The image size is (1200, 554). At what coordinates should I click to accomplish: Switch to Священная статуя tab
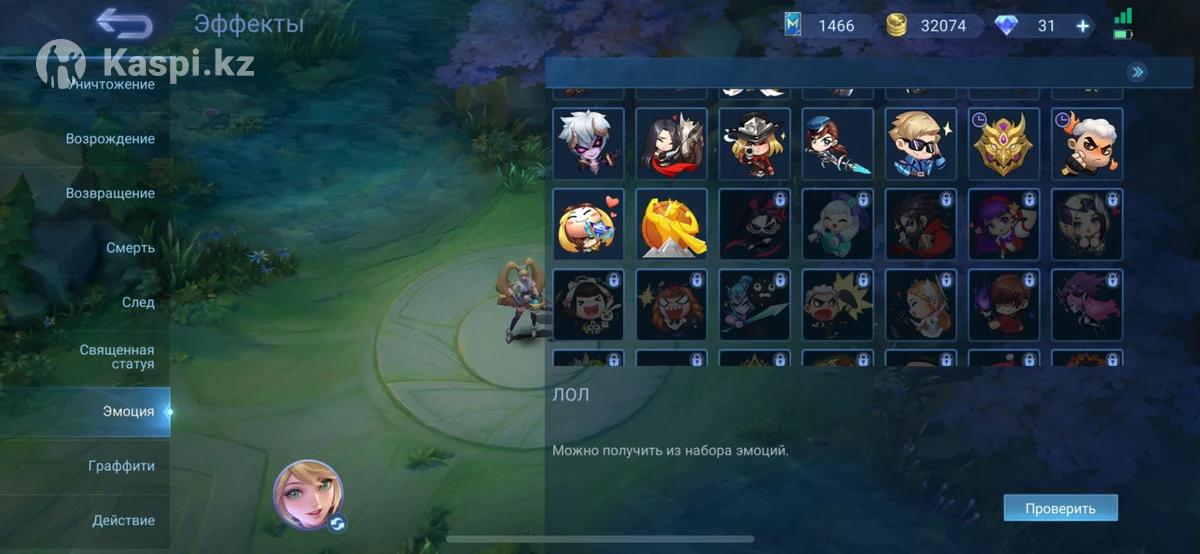117,357
